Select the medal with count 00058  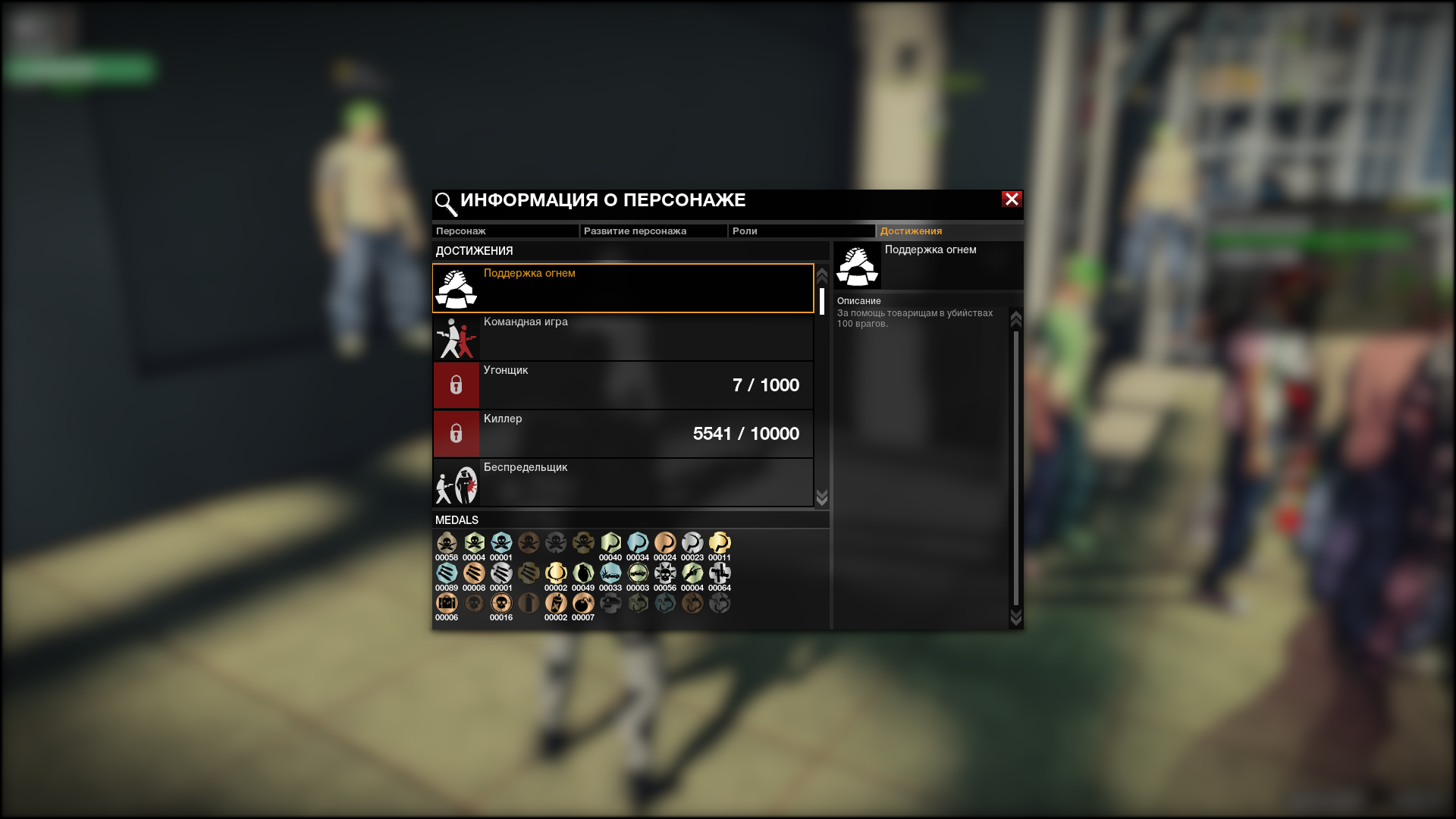[447, 543]
